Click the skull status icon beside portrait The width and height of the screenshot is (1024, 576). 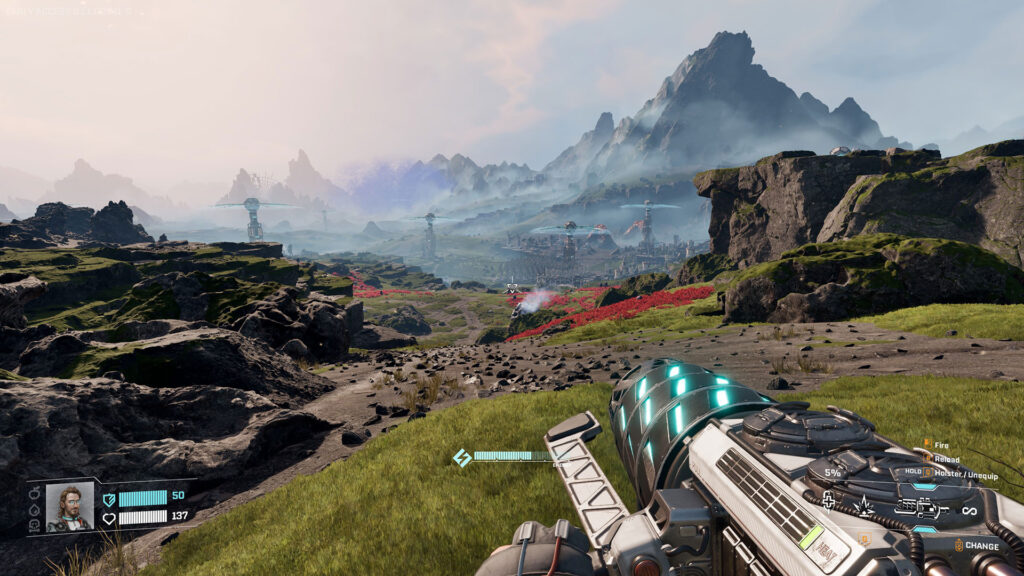[x=34, y=523]
